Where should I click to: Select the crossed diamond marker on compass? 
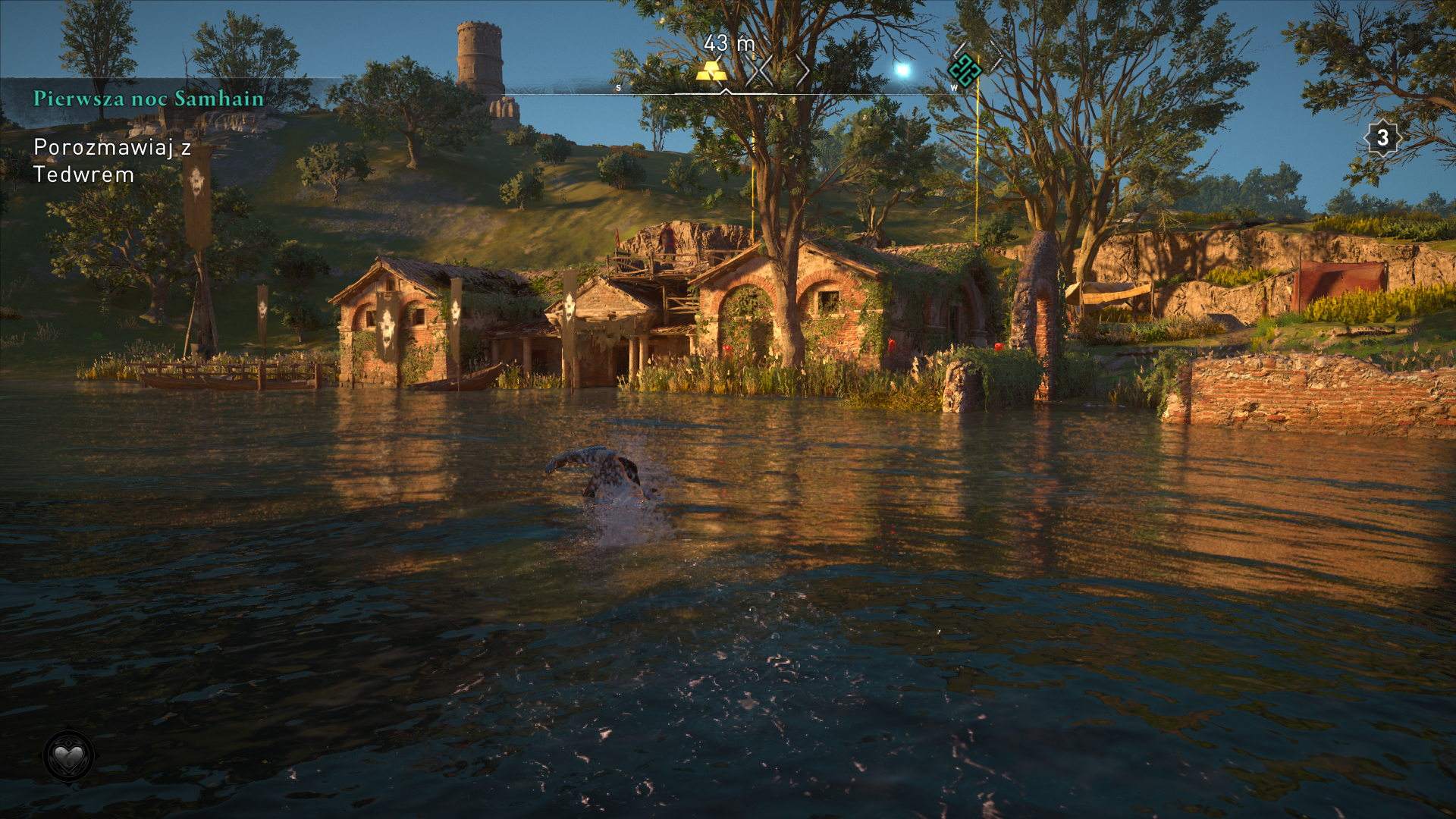coord(761,72)
